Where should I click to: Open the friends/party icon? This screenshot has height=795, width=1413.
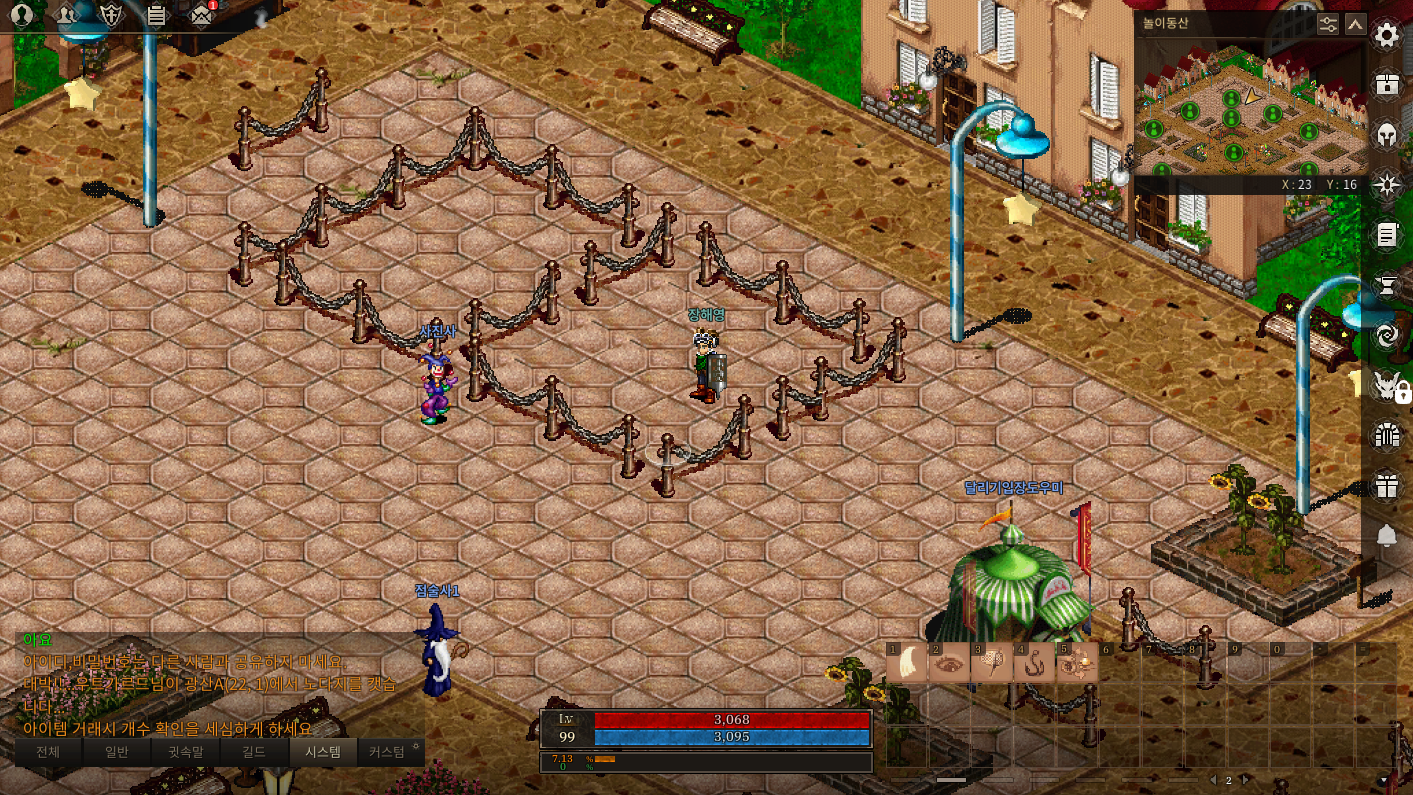(x=67, y=15)
